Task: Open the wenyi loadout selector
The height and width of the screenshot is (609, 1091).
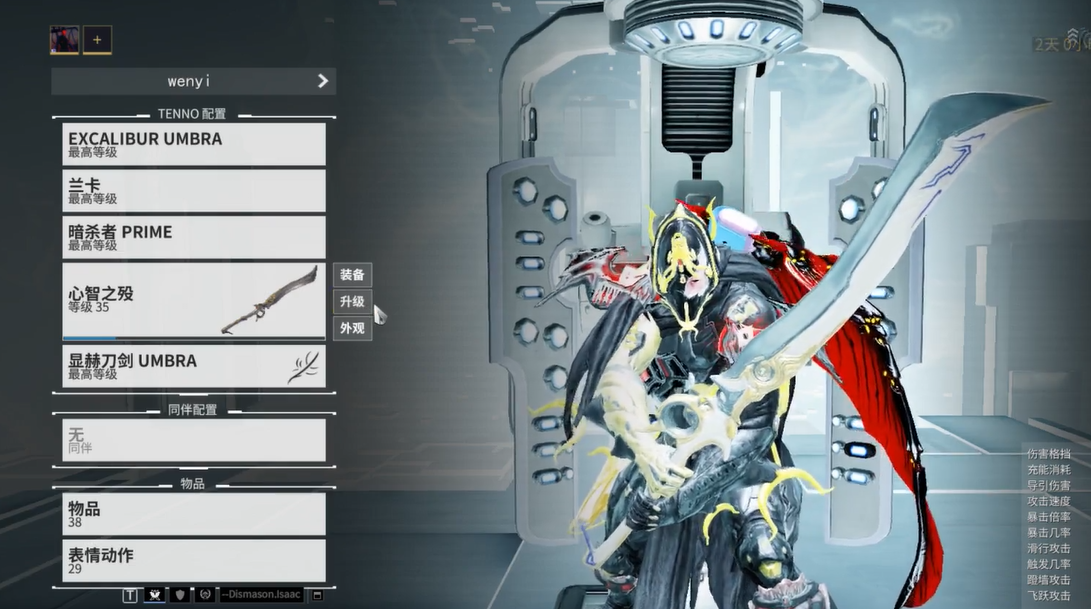Action: pyautogui.click(x=193, y=81)
